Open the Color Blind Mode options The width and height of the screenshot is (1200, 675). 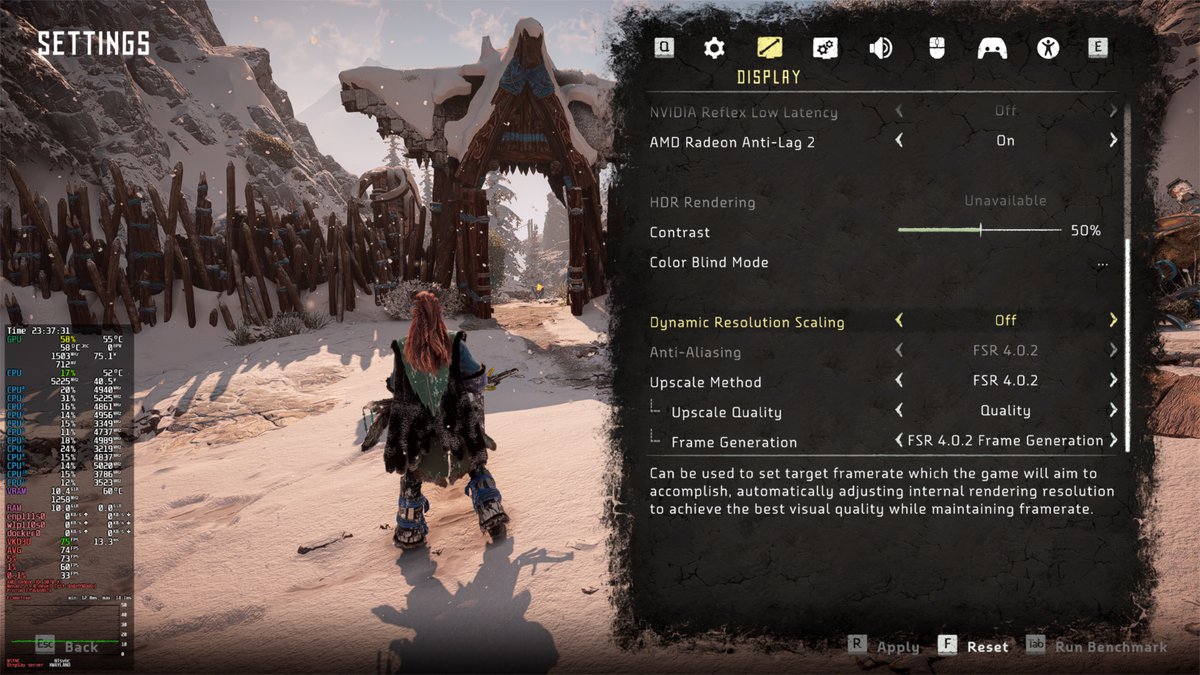click(1102, 263)
